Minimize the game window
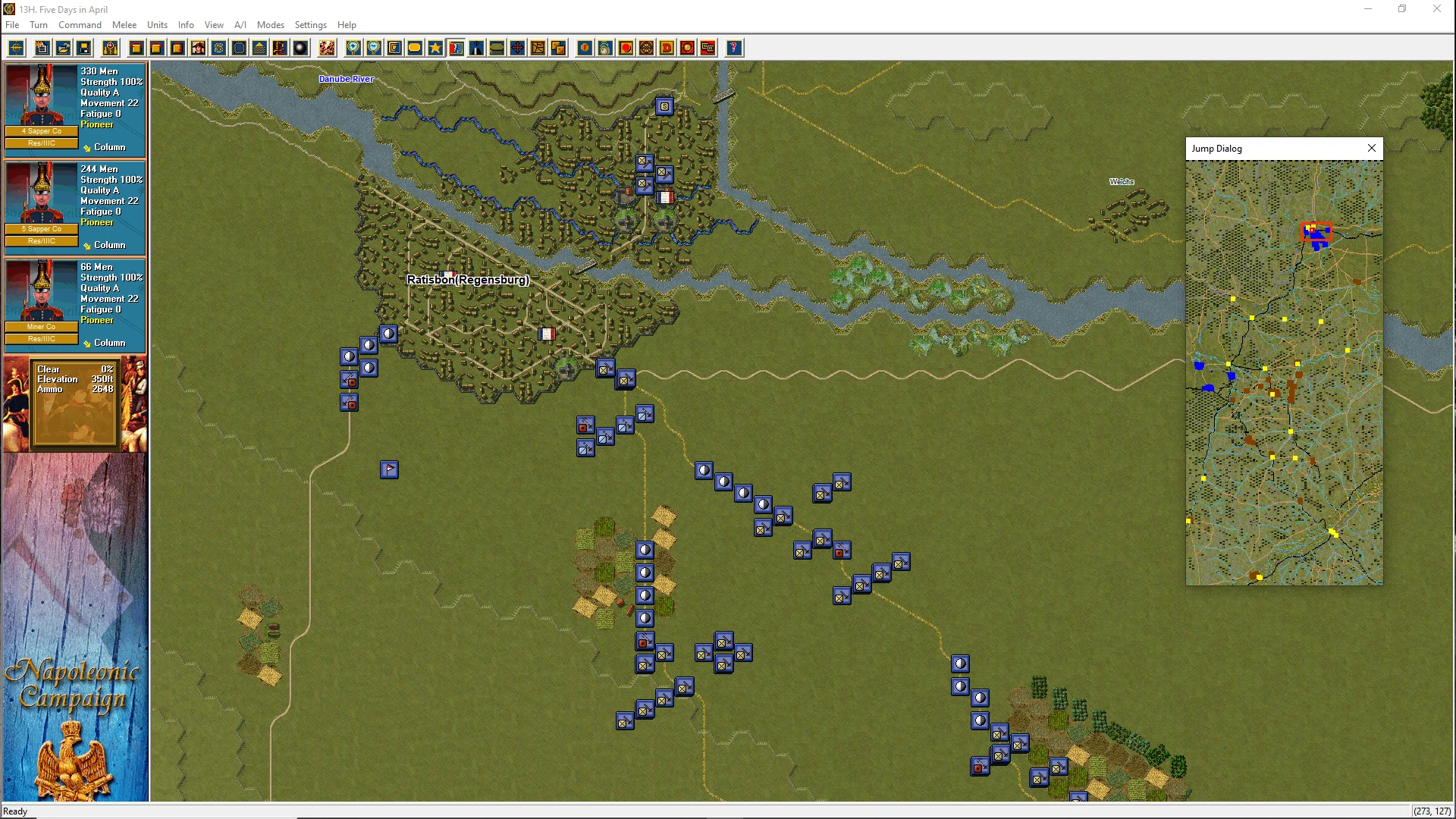This screenshot has height=819, width=1456. 1368,9
